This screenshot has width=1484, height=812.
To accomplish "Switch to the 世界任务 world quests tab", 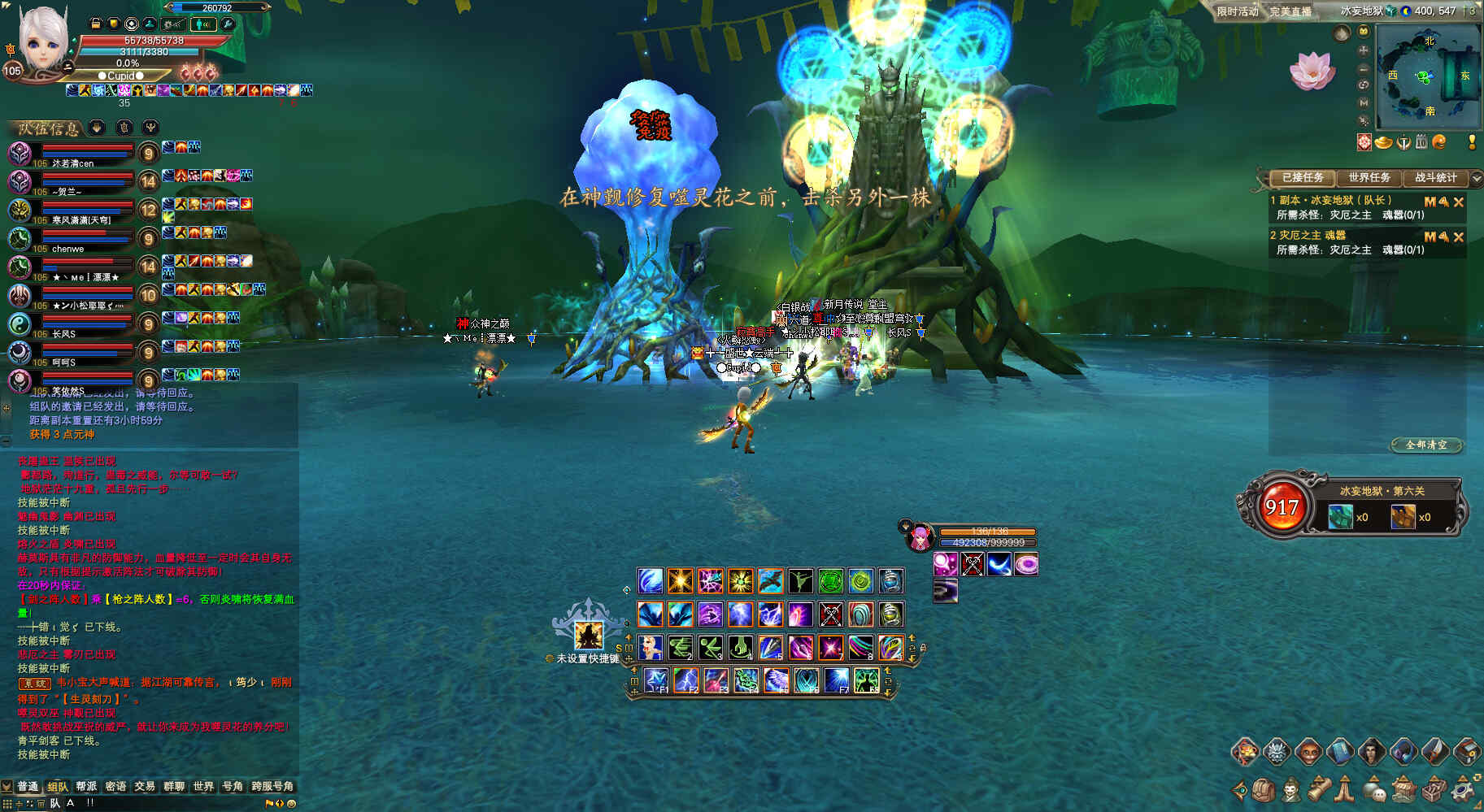I will (1369, 177).
